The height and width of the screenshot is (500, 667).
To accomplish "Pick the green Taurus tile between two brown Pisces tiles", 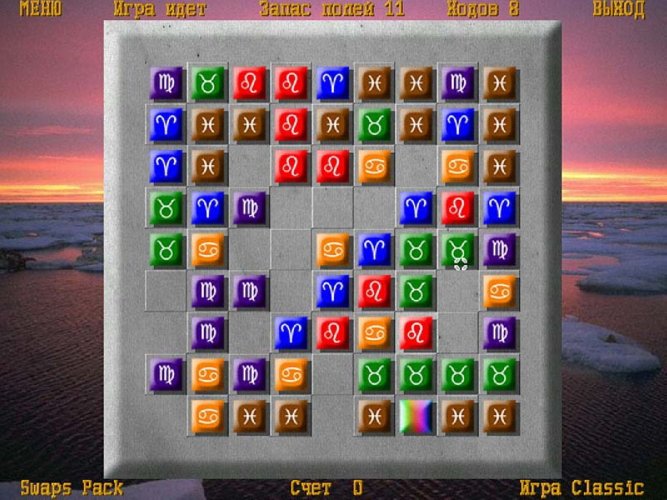I will pos(374,125).
